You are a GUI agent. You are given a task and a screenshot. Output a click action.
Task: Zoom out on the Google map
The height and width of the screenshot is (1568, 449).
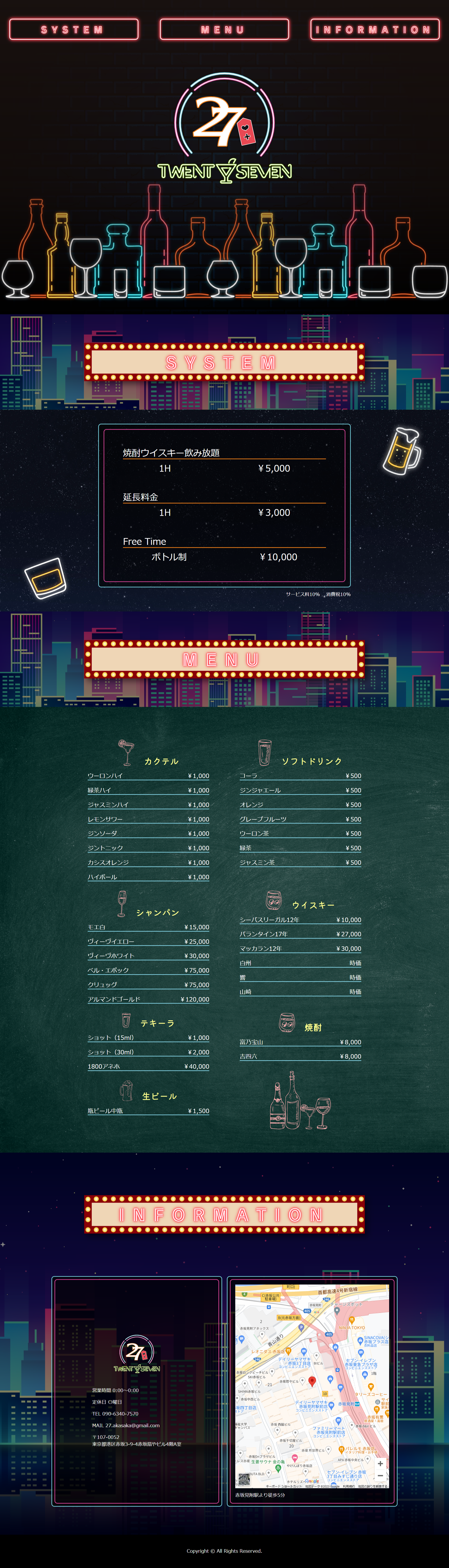point(380,1475)
